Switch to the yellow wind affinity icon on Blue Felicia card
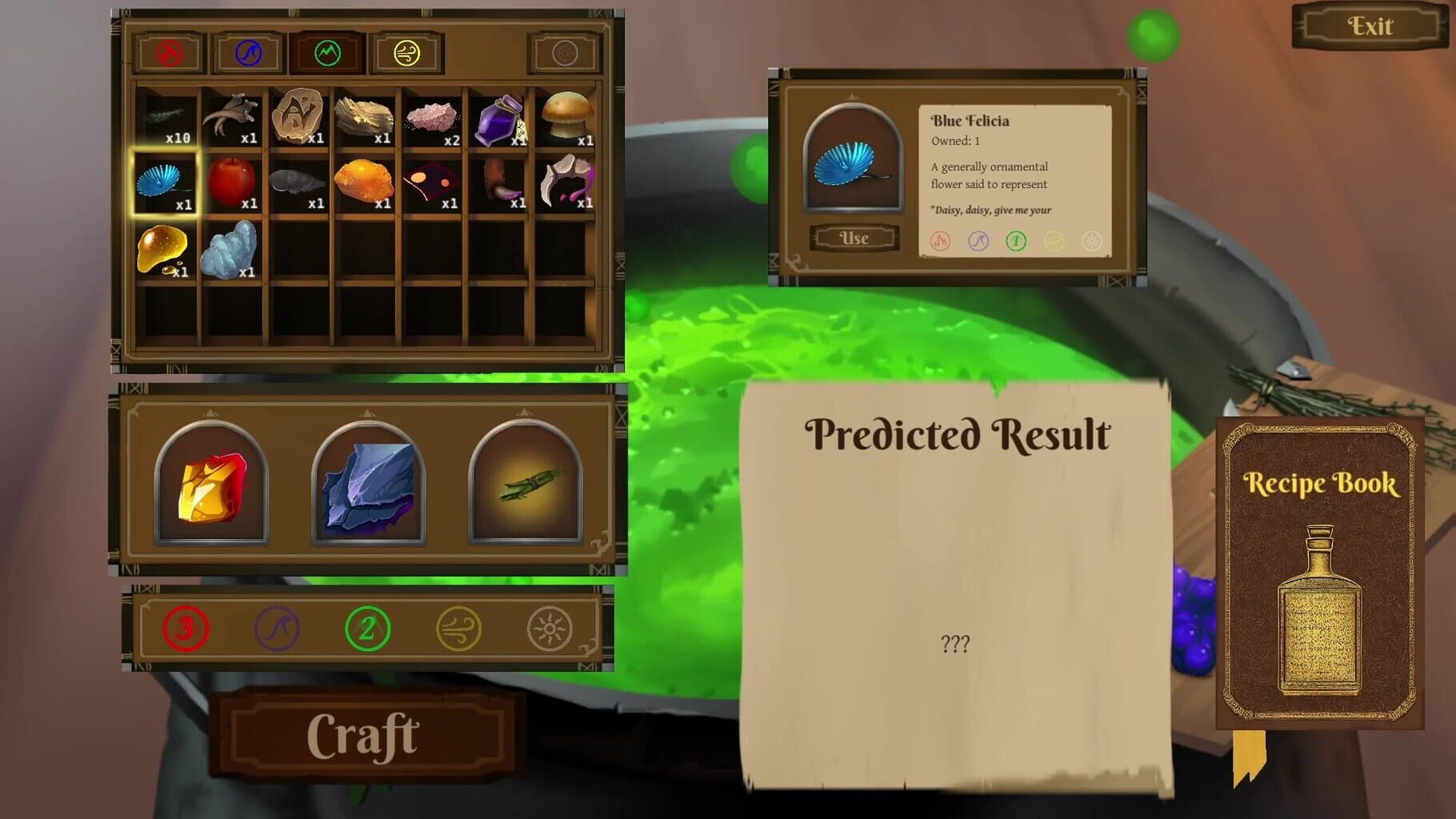This screenshot has height=819, width=1456. pyautogui.click(x=1055, y=242)
